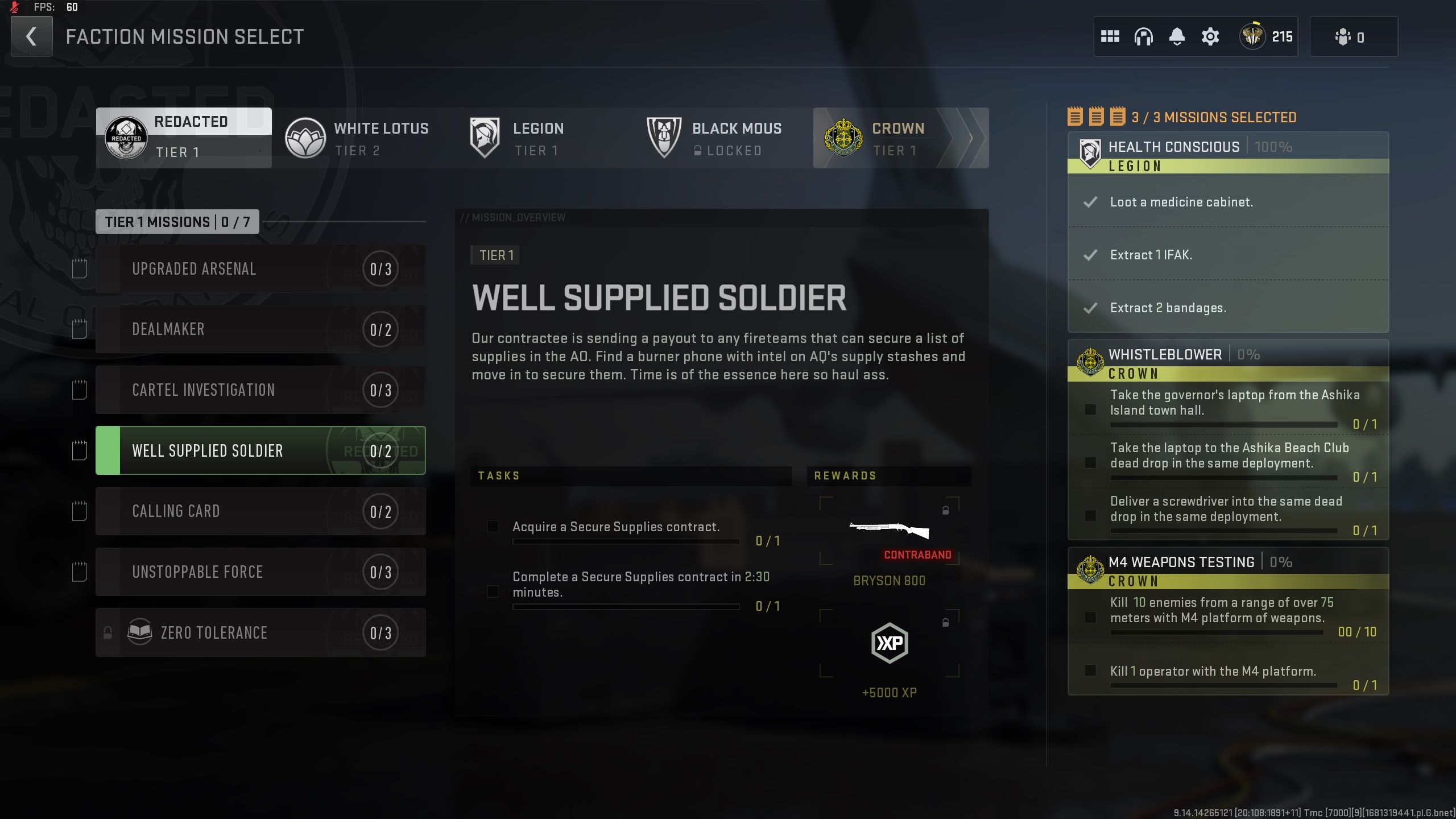
Task: Tick the Kill 1 operator M4 checkbox
Action: point(1090,671)
